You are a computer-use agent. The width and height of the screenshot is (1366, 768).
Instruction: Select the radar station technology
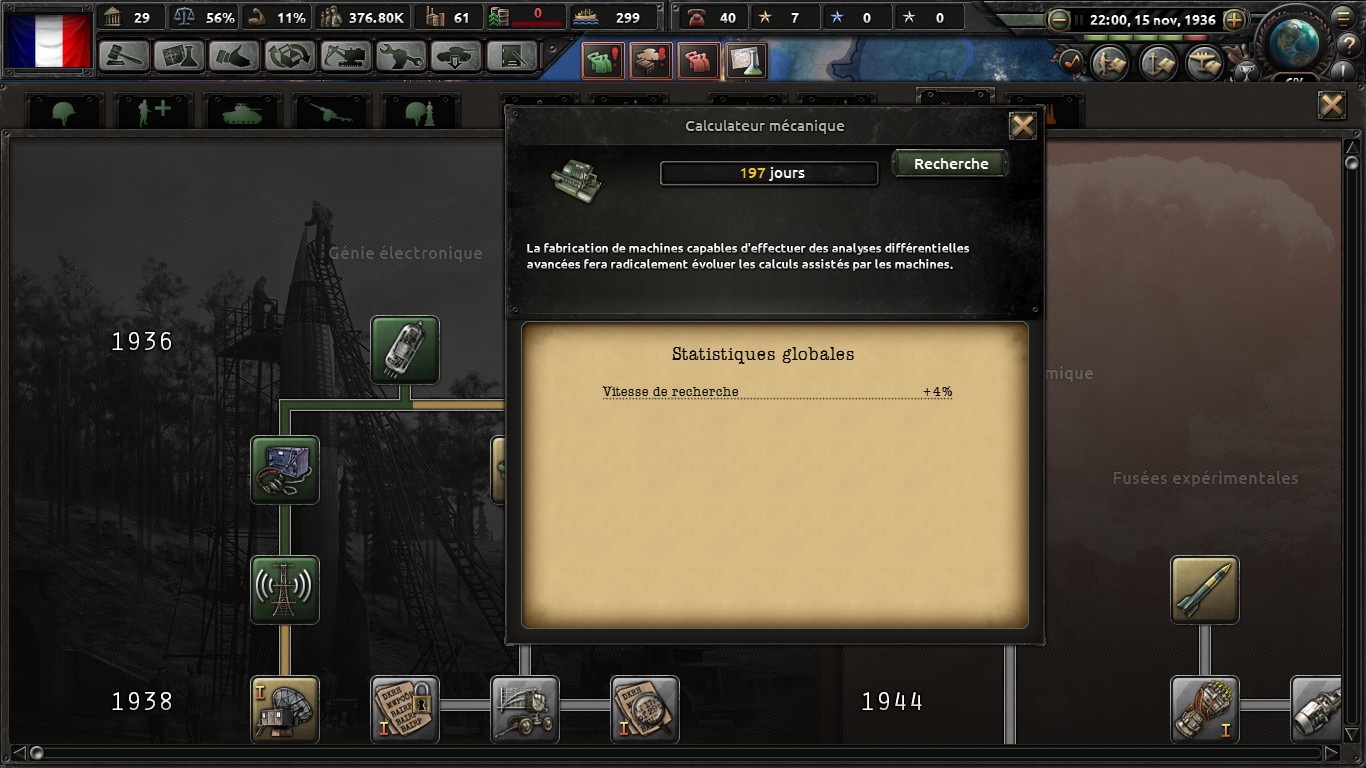point(285,710)
